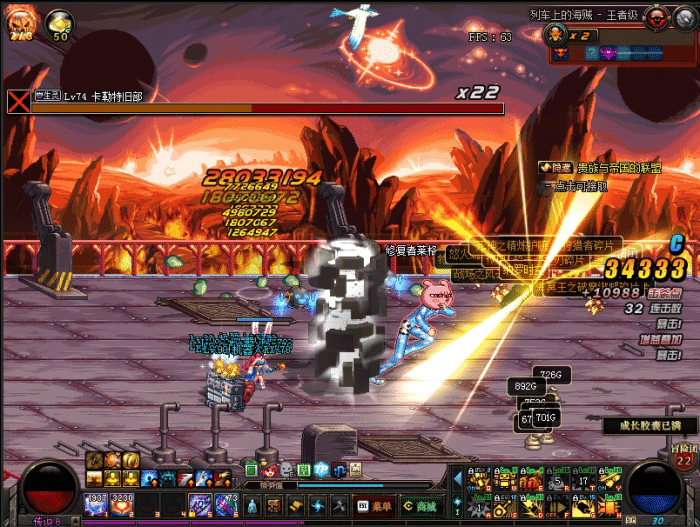The image size is (700, 527).
Task: Use the item in quick slot 1
Action: coord(97,504)
